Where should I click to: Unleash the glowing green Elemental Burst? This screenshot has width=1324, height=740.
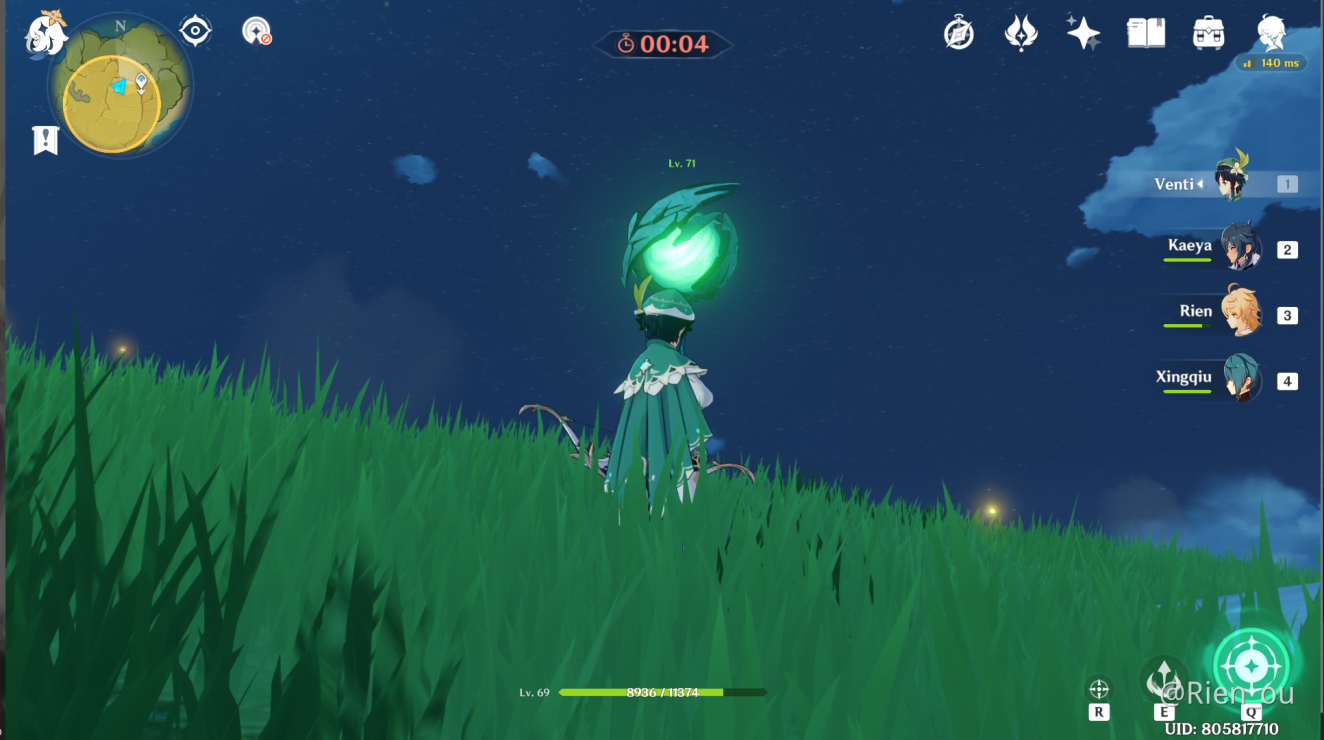[x=1251, y=666]
